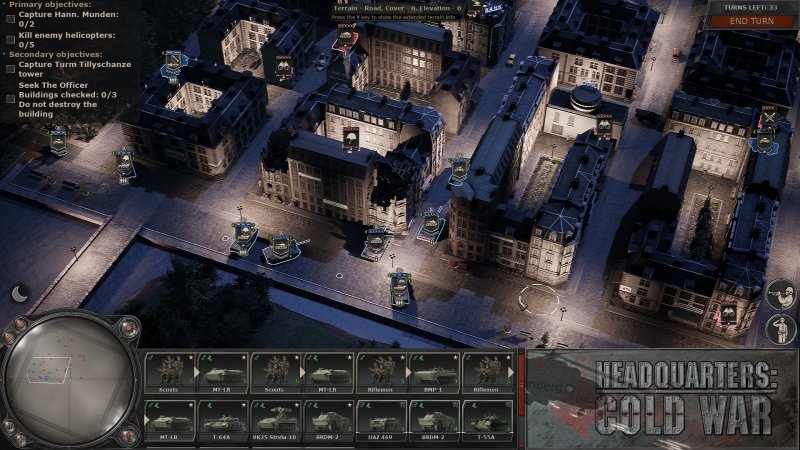800x450 pixels.
Task: Toggle the crescent moon night icon
Action: [20, 293]
